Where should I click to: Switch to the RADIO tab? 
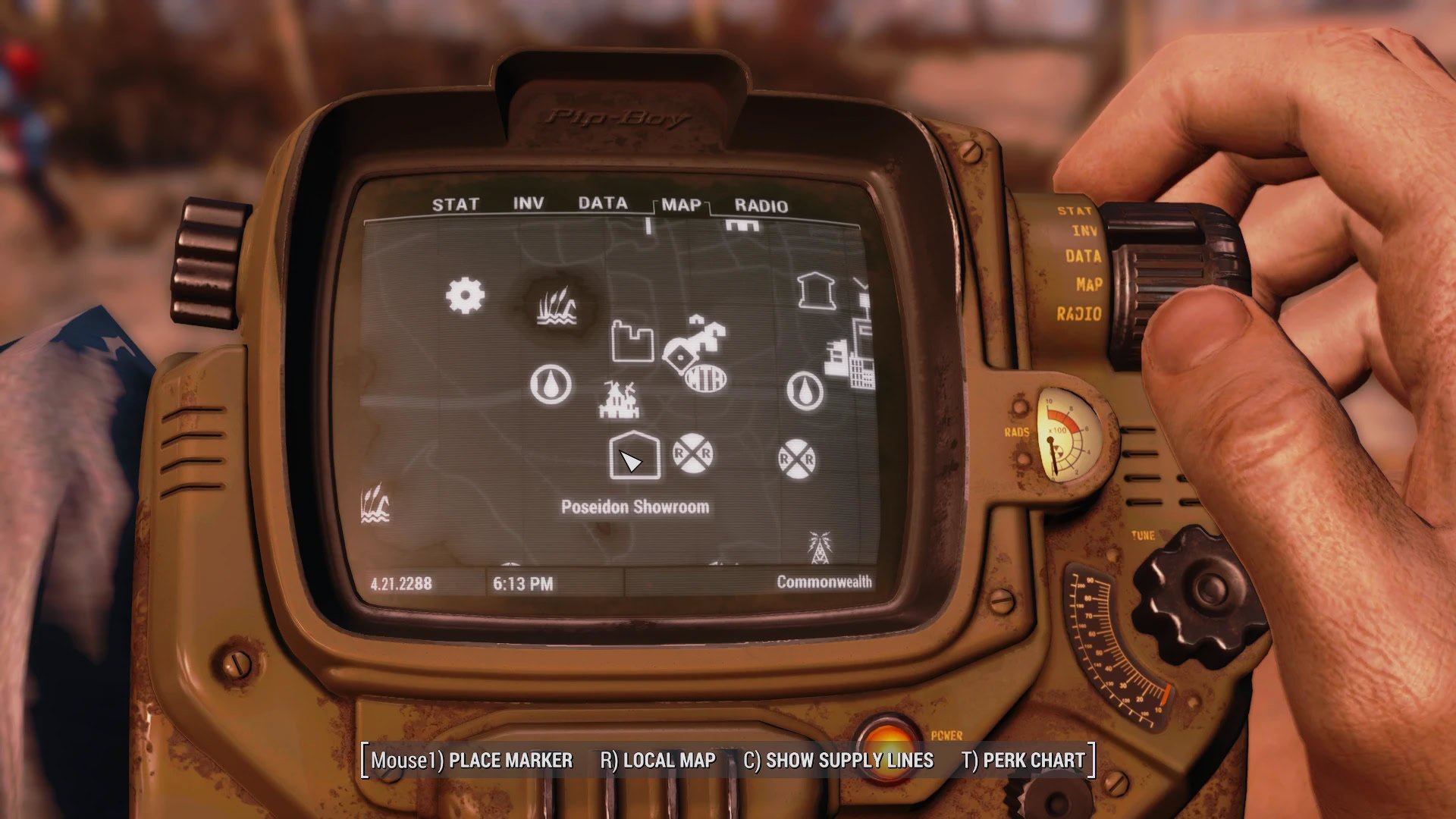pyautogui.click(x=761, y=206)
